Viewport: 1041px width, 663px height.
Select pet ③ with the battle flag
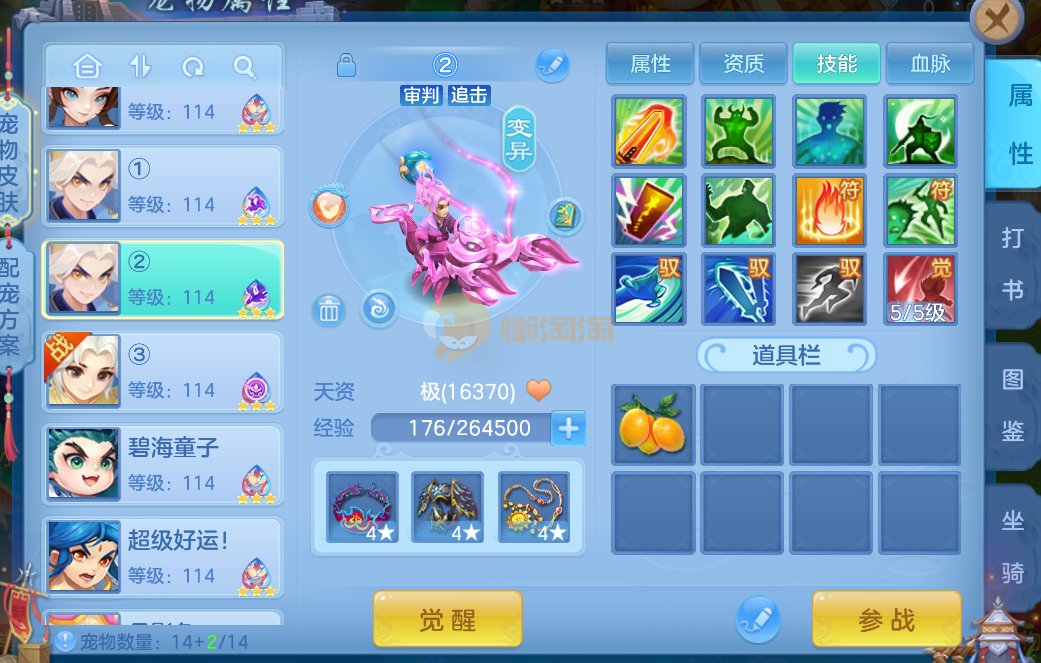pos(162,371)
